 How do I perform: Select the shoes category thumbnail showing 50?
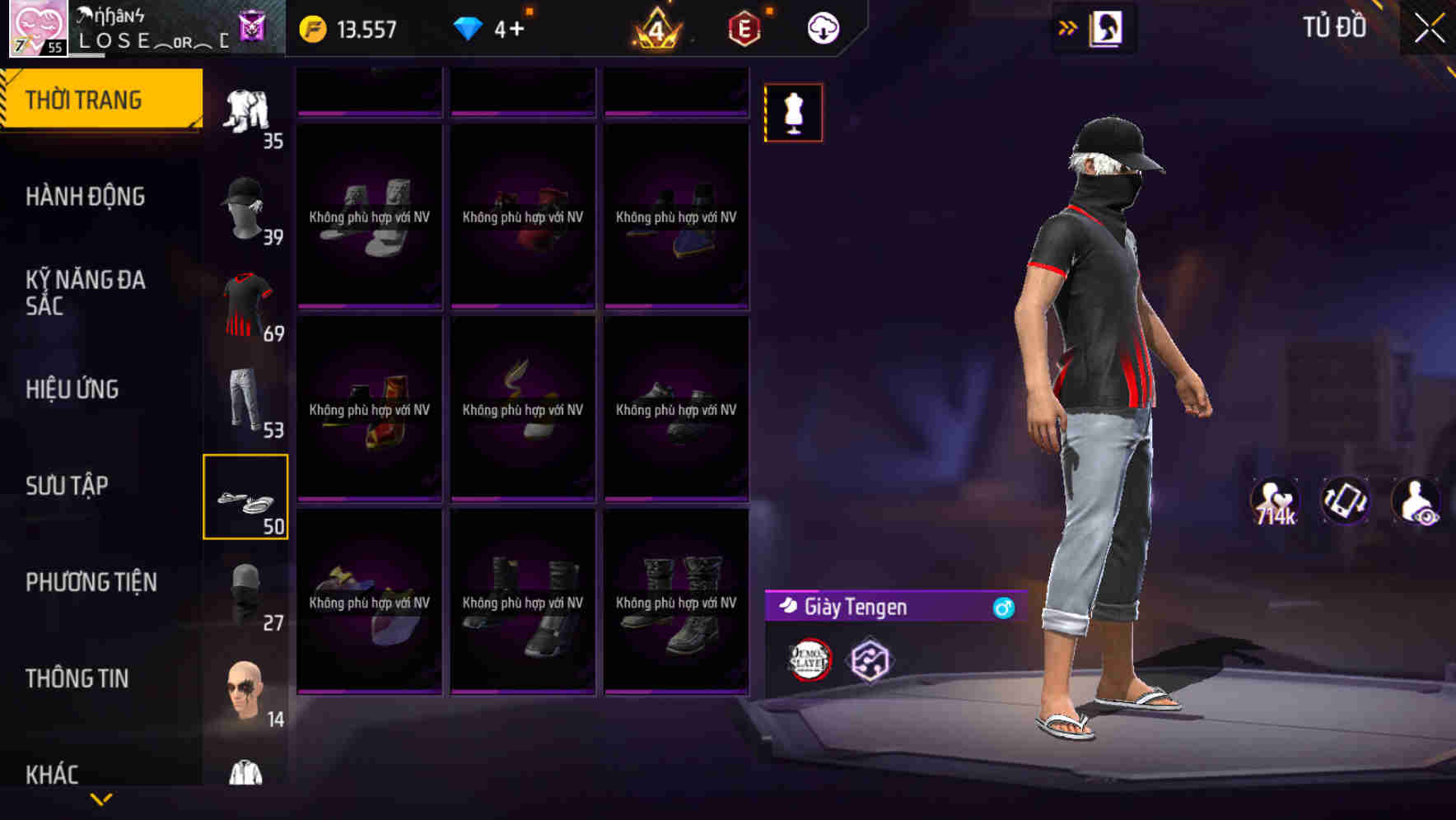(245, 494)
